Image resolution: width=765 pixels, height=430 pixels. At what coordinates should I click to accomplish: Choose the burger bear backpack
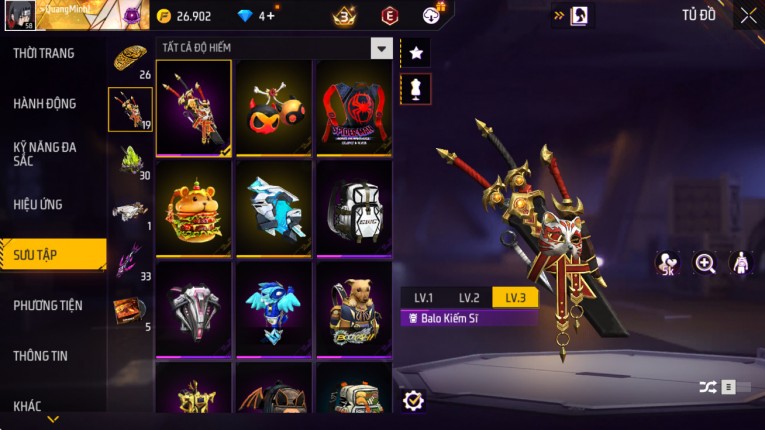(x=194, y=208)
